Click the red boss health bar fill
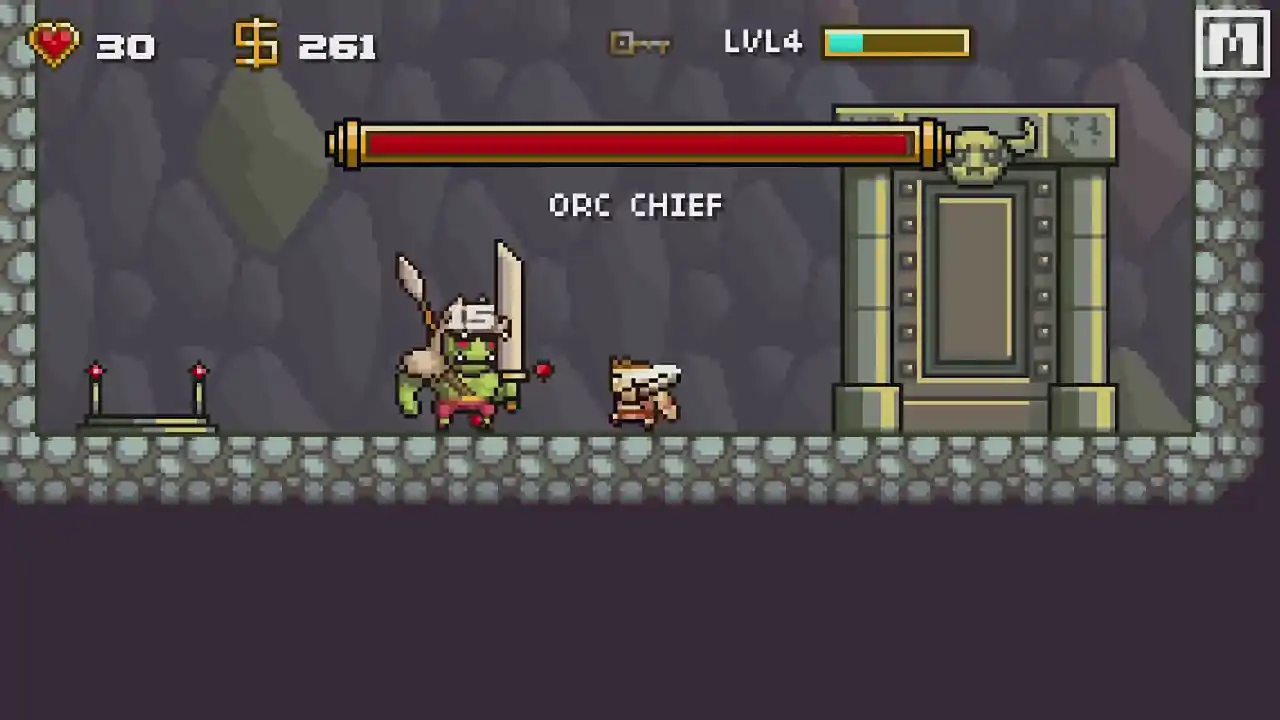This screenshot has width=1280, height=720. pyautogui.click(x=640, y=146)
